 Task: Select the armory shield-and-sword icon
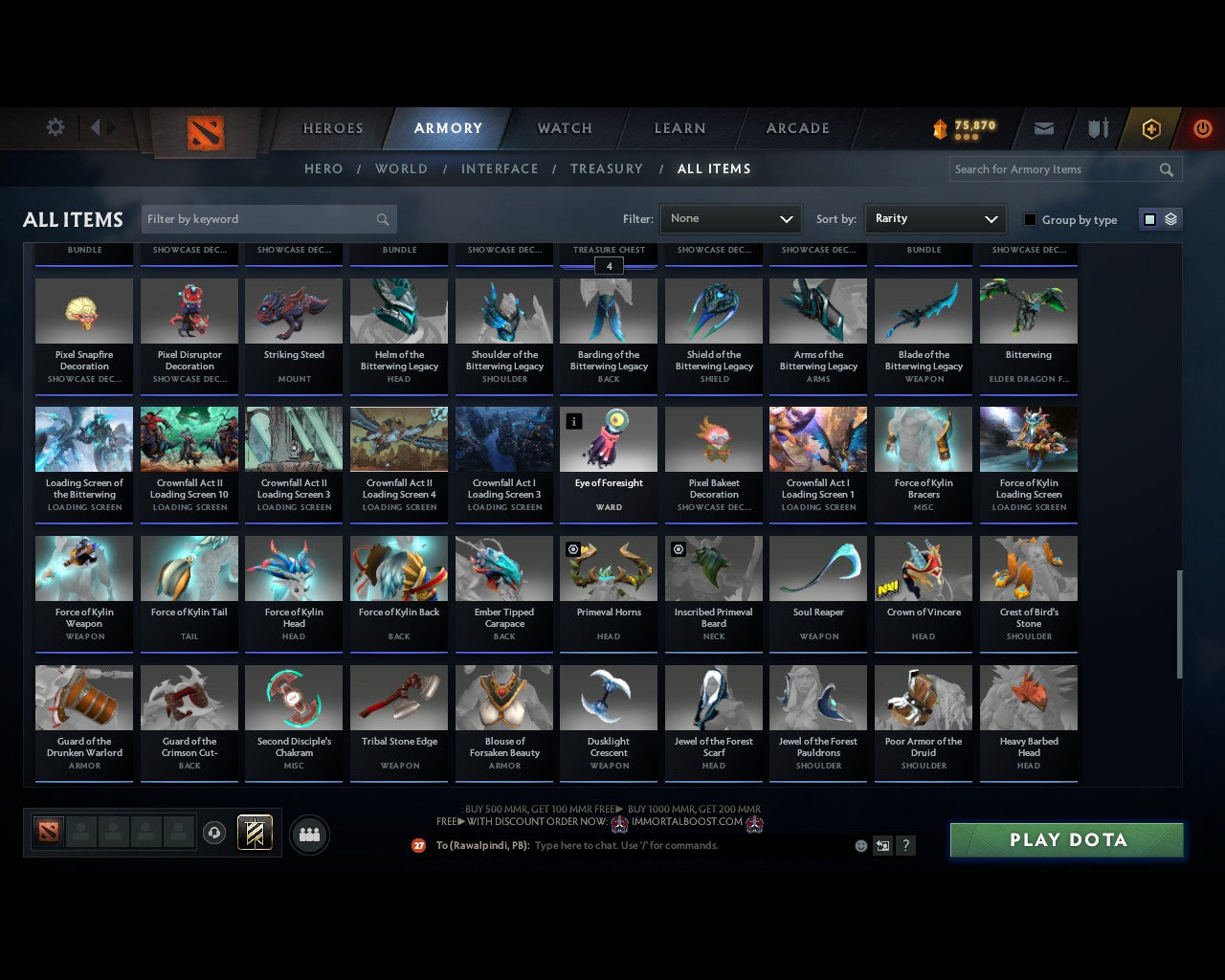pos(1097,128)
